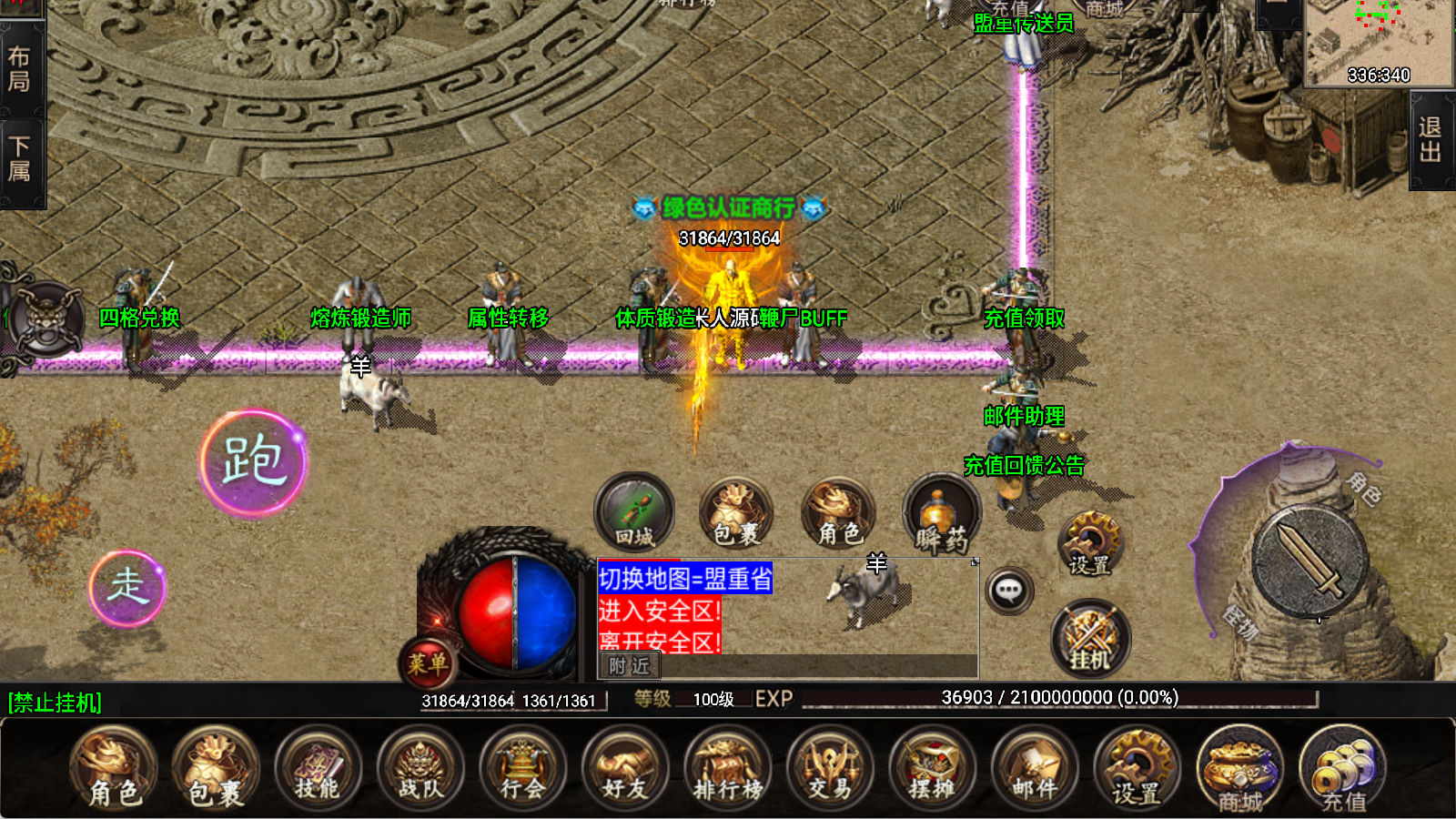Viewport: 1456px width, 819px height.
Task: Toggle 挂机 auto-battle
Action: (x=1090, y=638)
